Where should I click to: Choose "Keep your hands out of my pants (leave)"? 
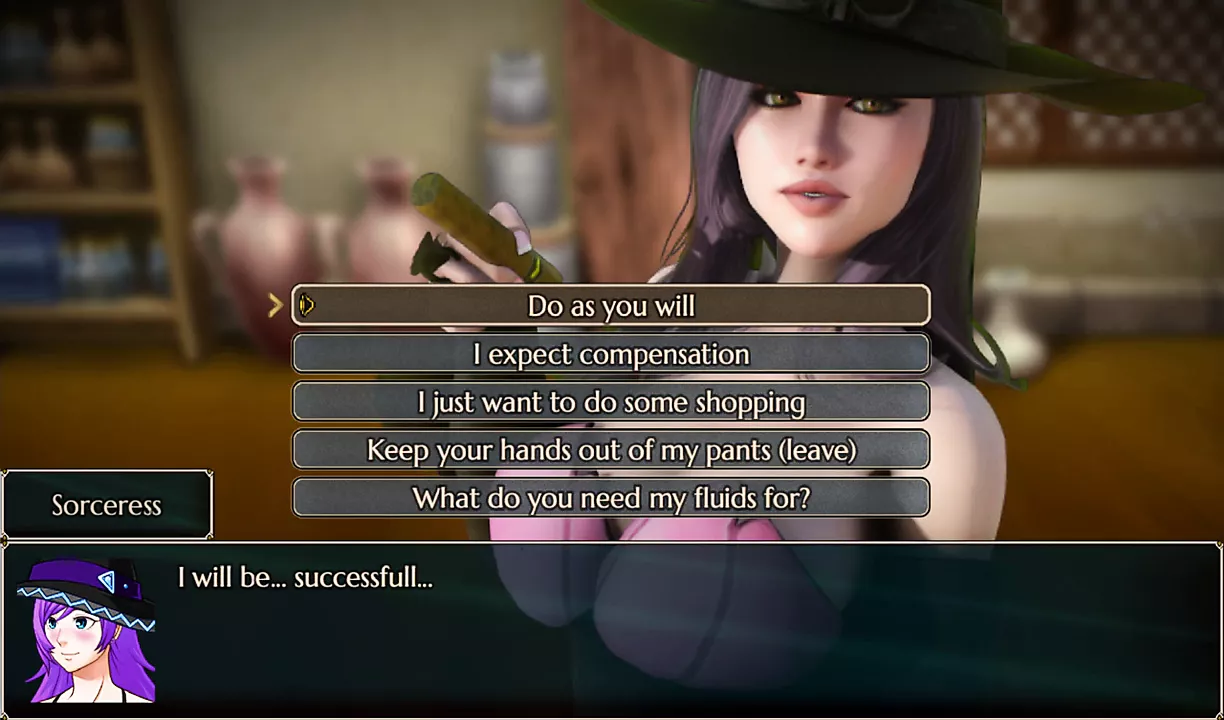click(x=611, y=450)
